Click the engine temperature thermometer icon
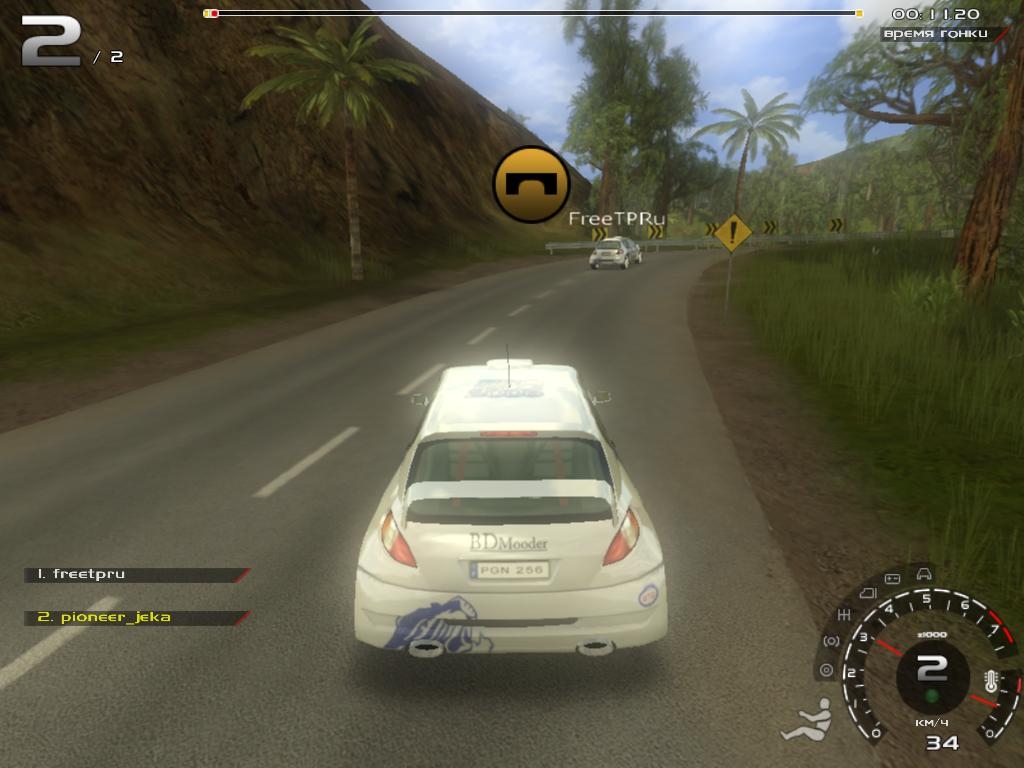 (x=991, y=682)
